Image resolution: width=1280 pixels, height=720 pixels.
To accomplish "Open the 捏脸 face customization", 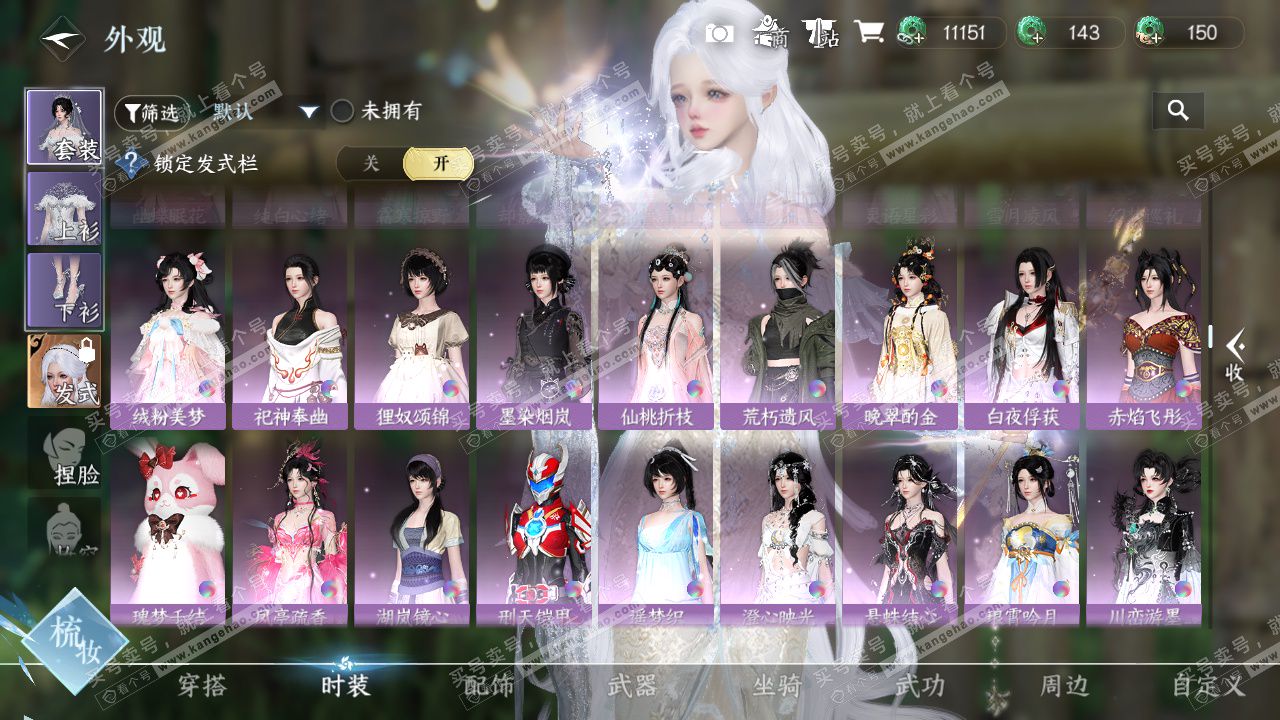I will point(66,456).
